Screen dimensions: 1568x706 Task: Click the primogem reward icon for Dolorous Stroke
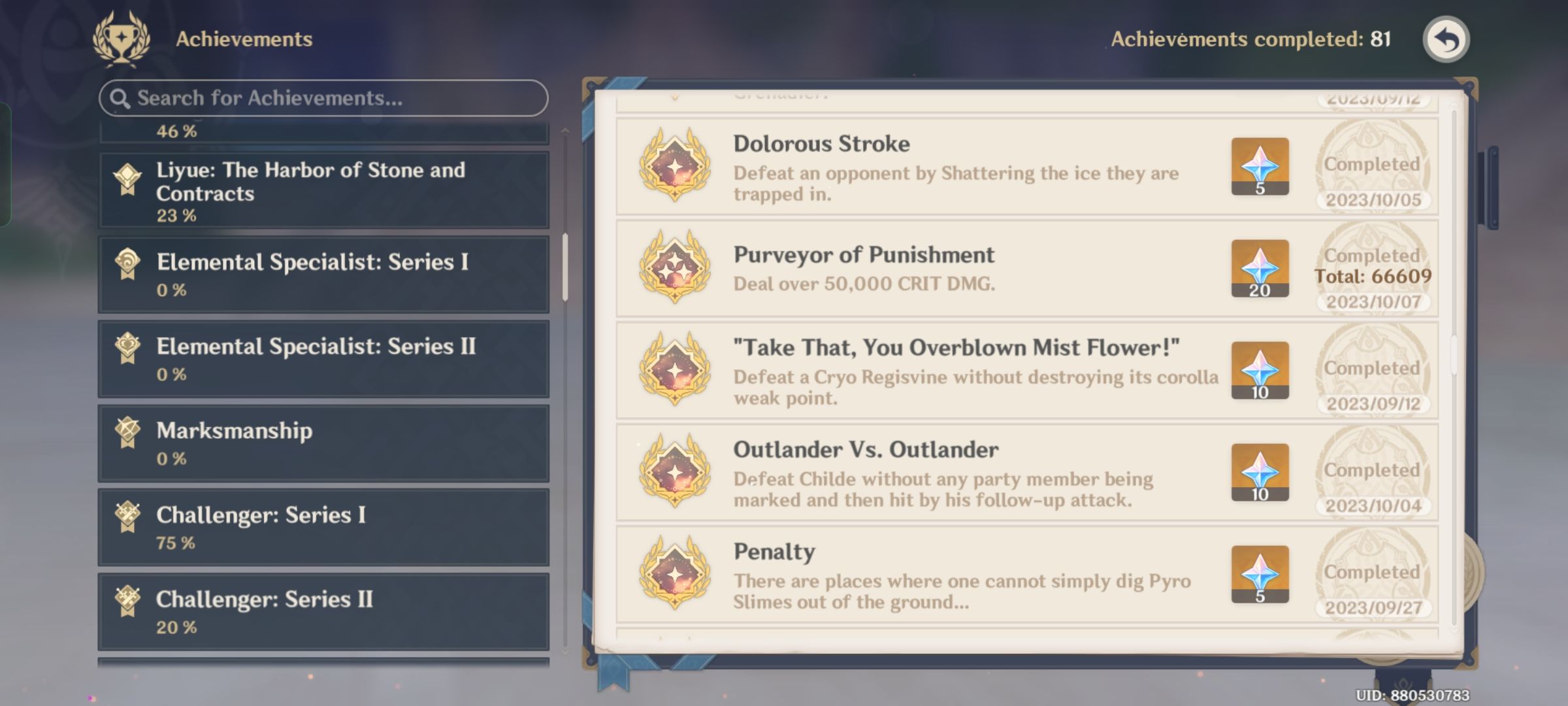coord(1259,167)
